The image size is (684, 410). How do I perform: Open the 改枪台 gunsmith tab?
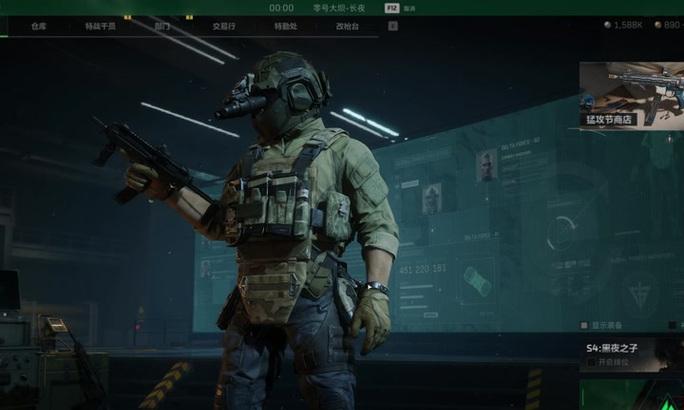point(347,27)
